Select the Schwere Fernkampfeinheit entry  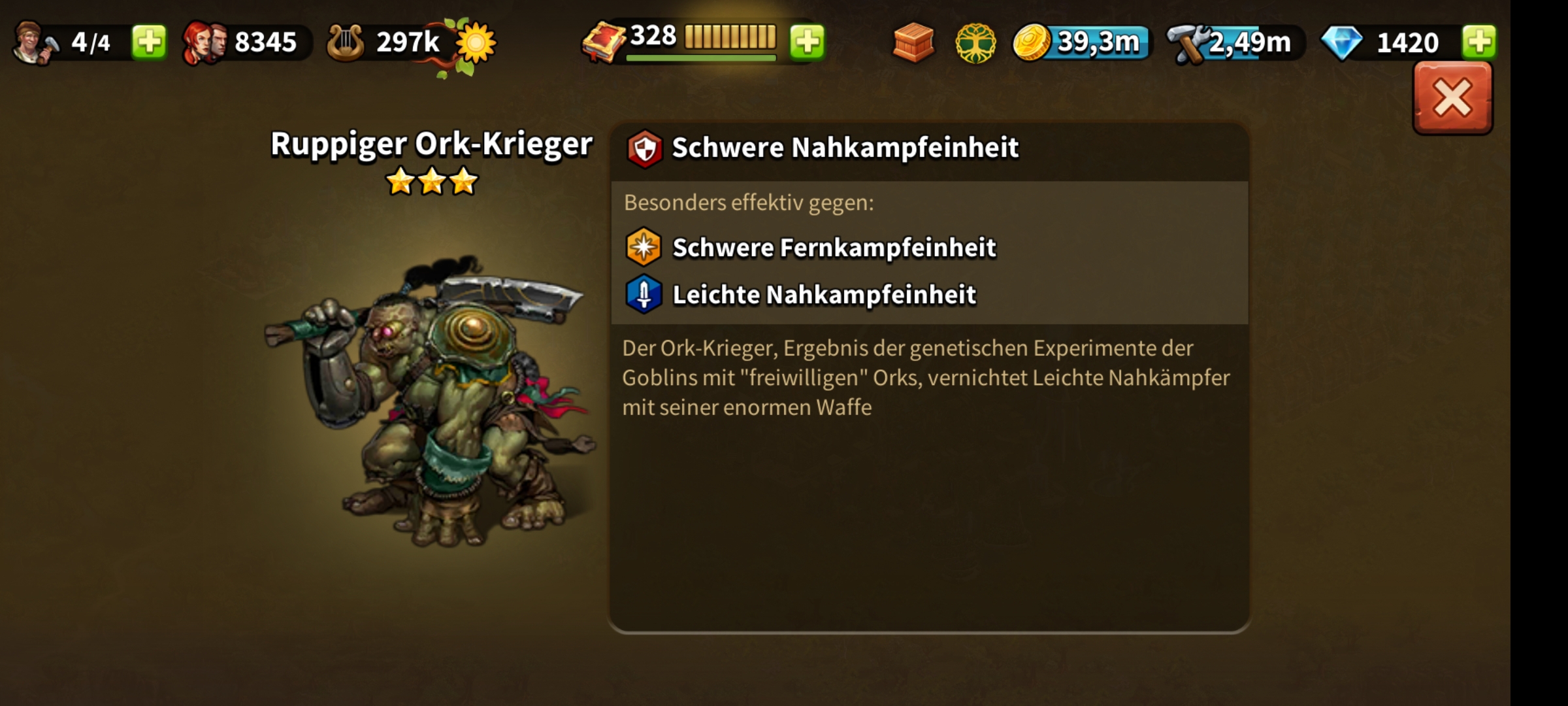click(x=834, y=248)
